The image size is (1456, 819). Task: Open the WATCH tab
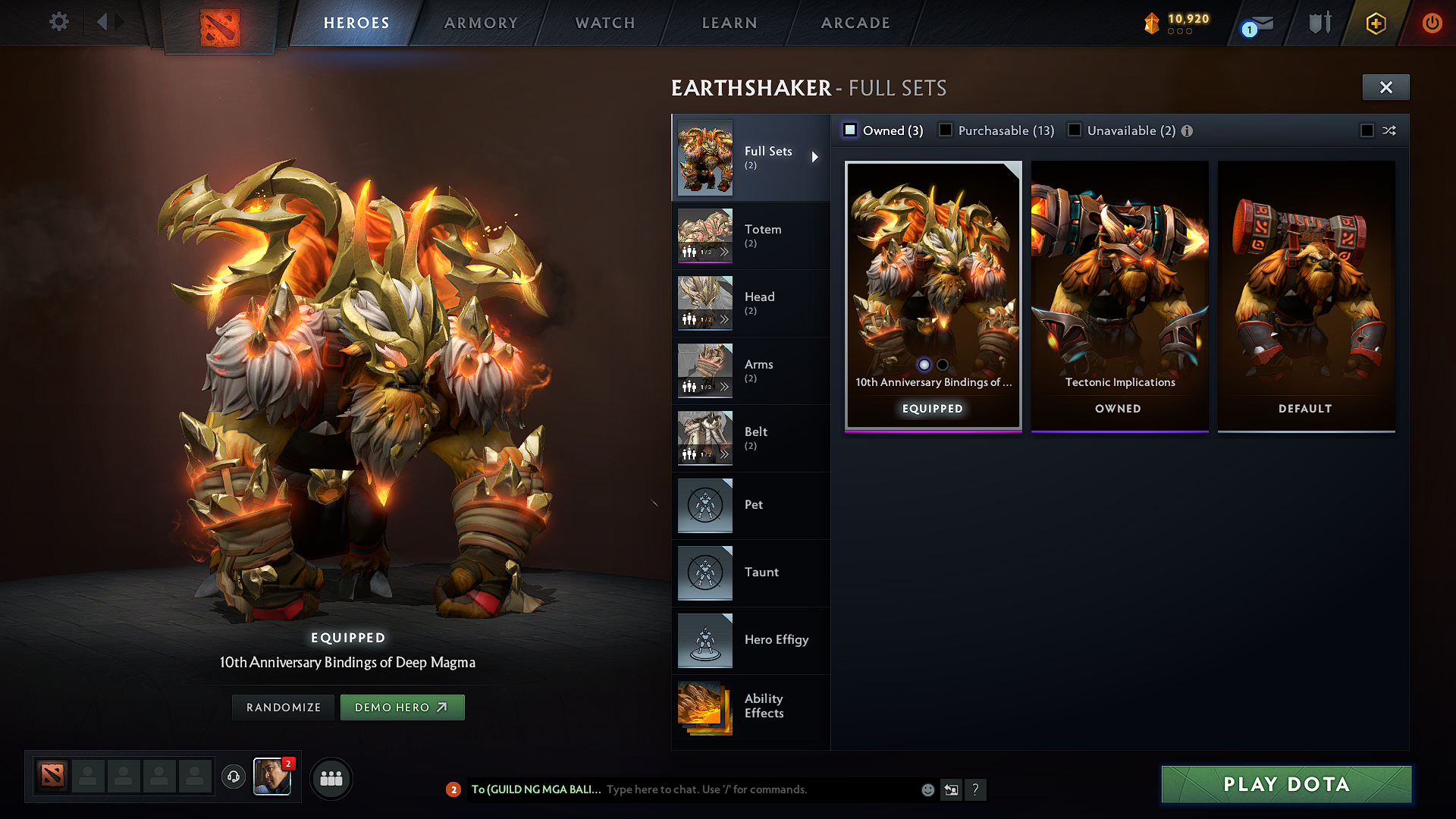coord(603,23)
